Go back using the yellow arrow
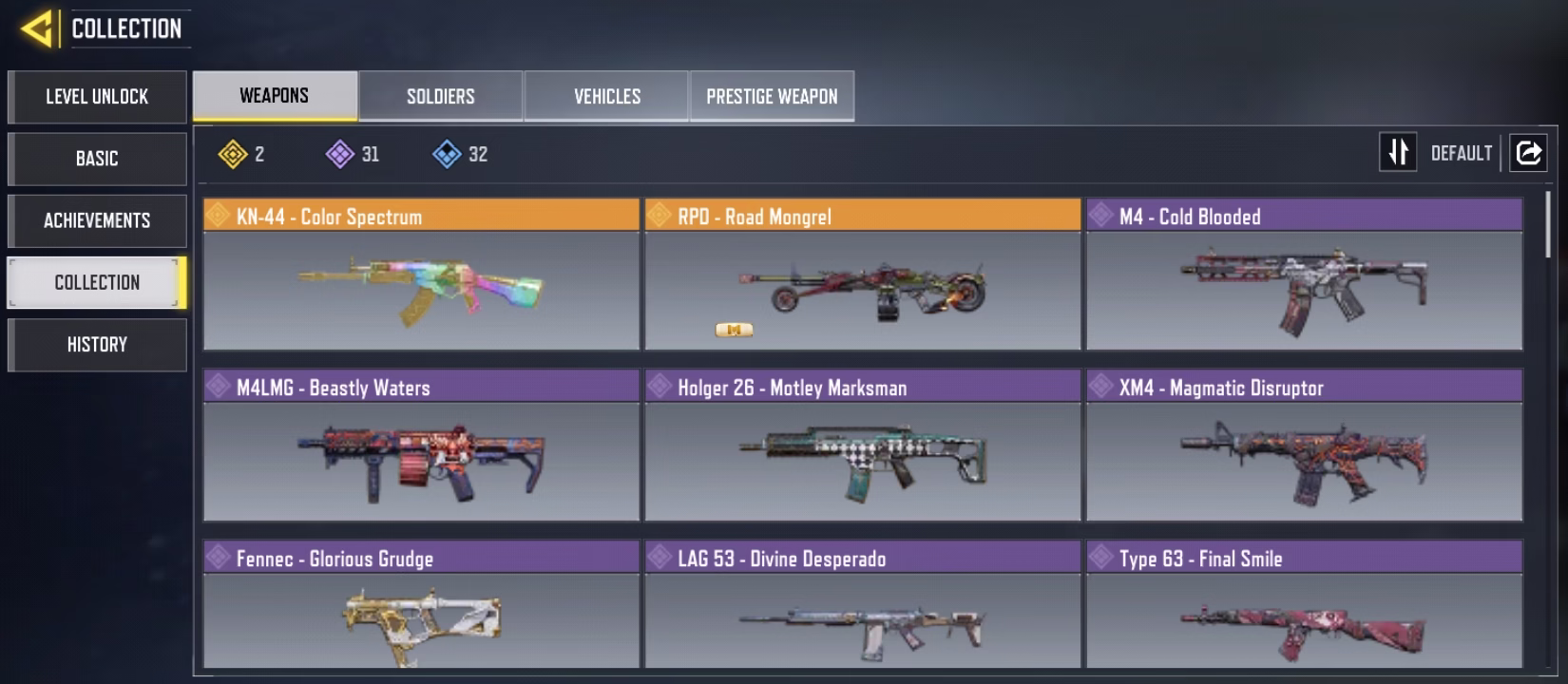Viewport: 1568px width, 684px height. 38,28
